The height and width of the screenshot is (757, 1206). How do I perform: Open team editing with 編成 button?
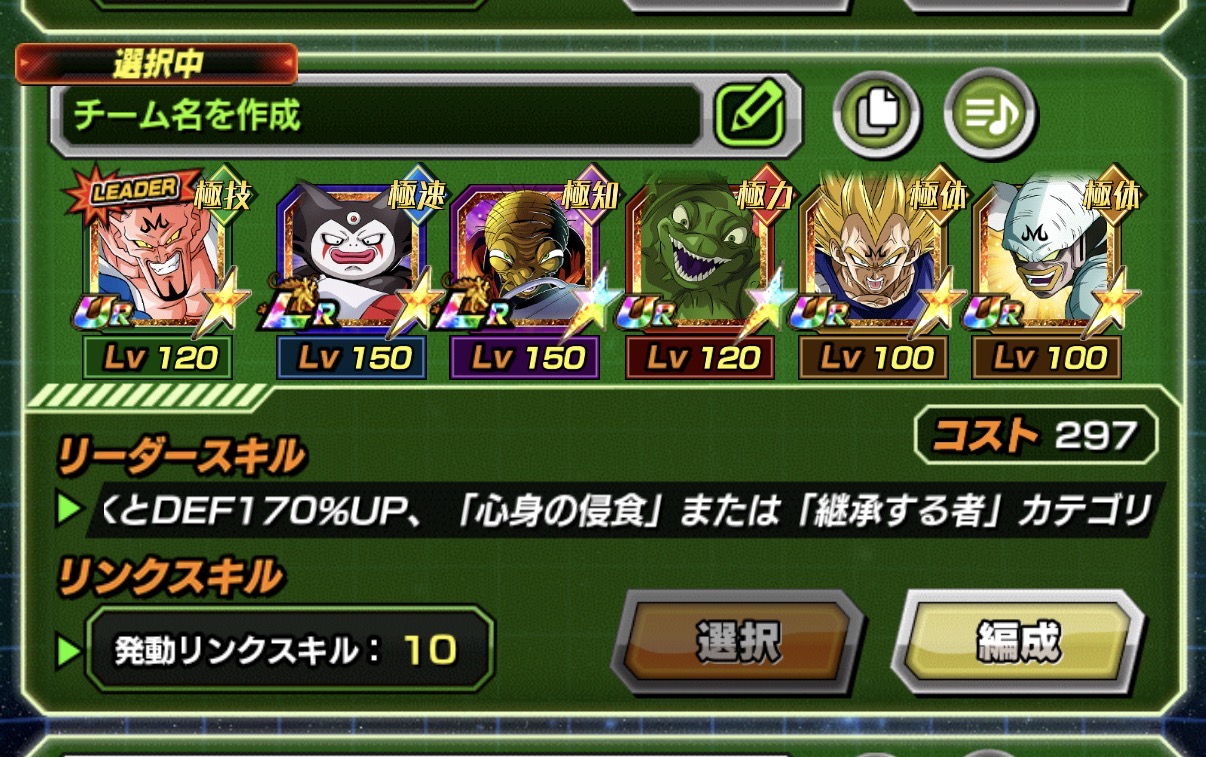[1017, 642]
